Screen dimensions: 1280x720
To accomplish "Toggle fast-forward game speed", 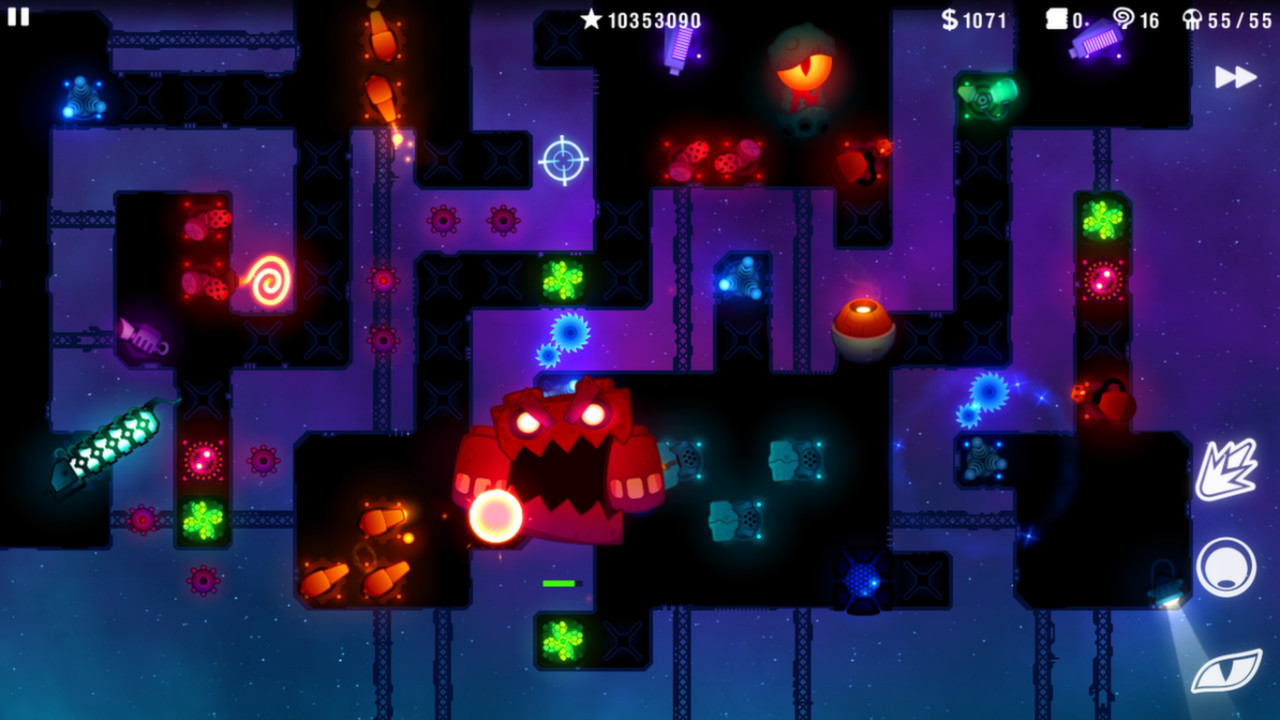I will coord(1237,76).
